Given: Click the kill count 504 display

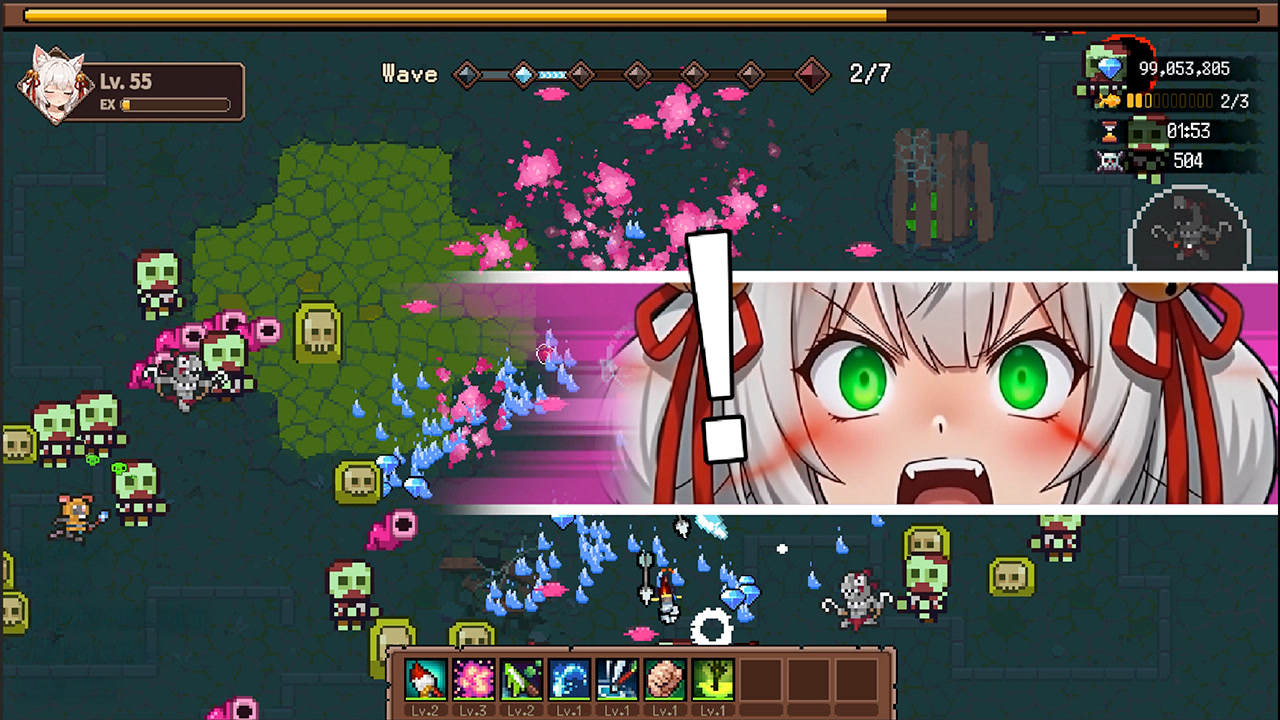Looking at the screenshot, I should (1188, 161).
